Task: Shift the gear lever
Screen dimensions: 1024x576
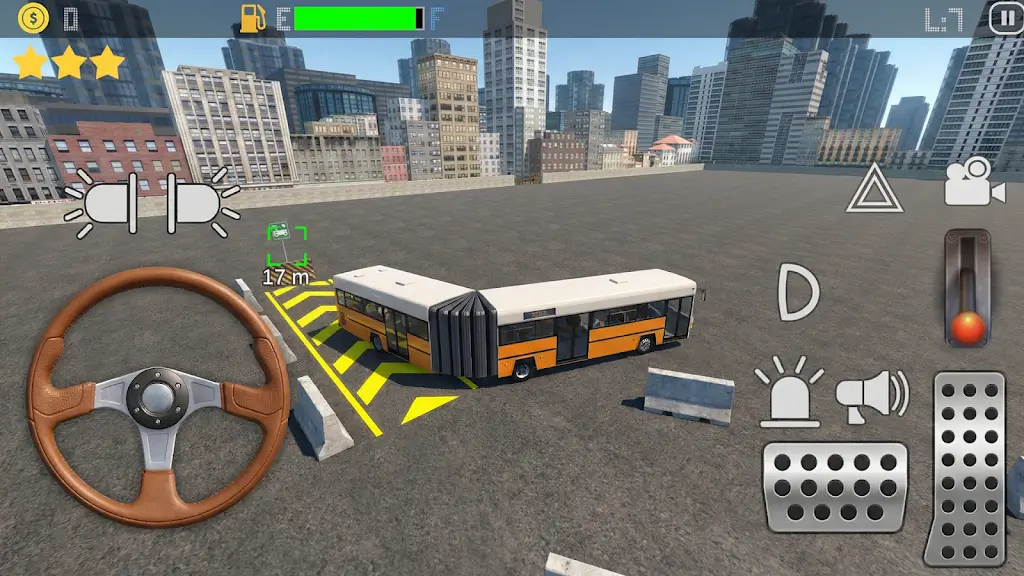Action: coord(967,289)
